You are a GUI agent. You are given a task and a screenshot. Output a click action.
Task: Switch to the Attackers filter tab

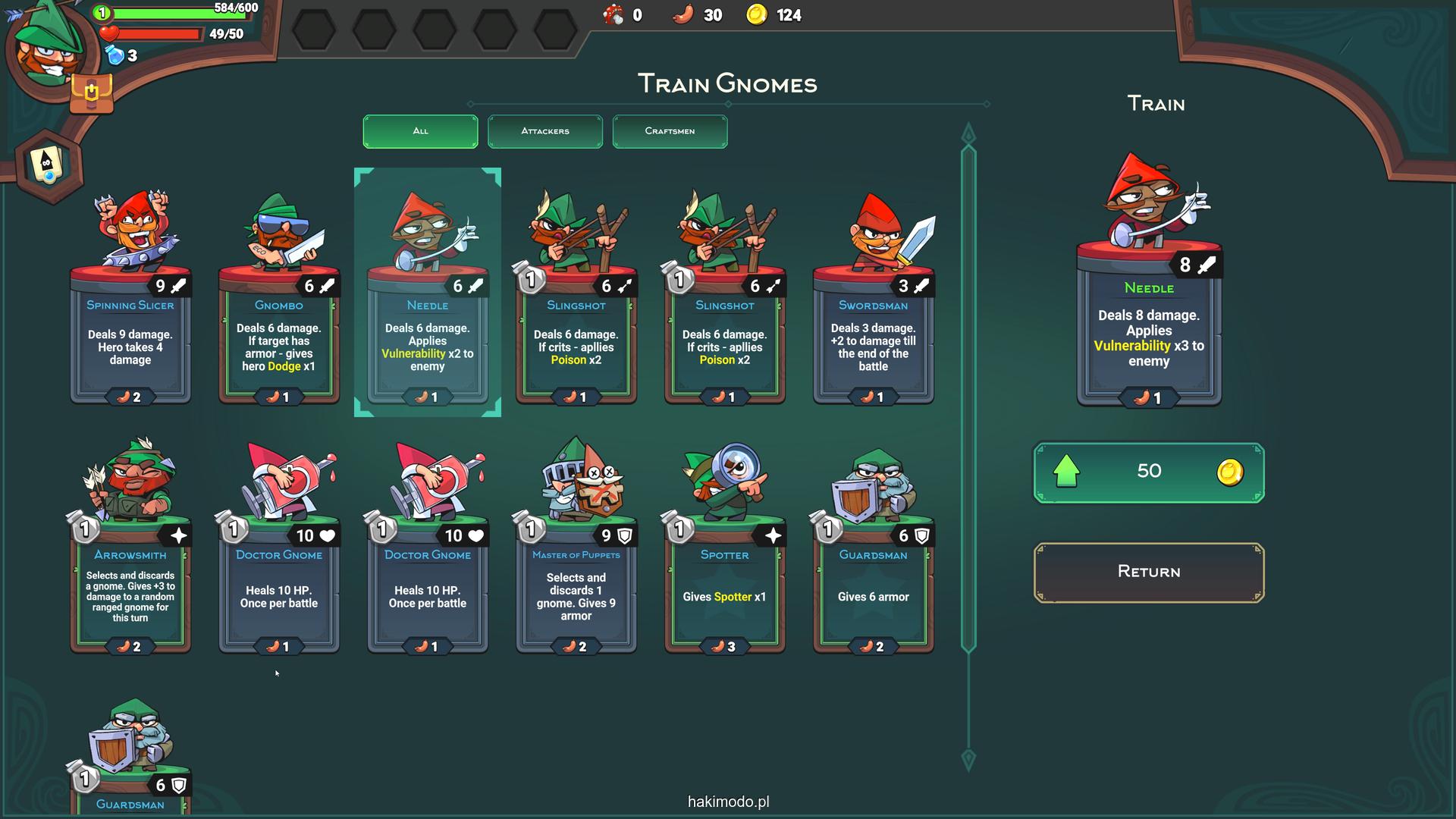[544, 131]
